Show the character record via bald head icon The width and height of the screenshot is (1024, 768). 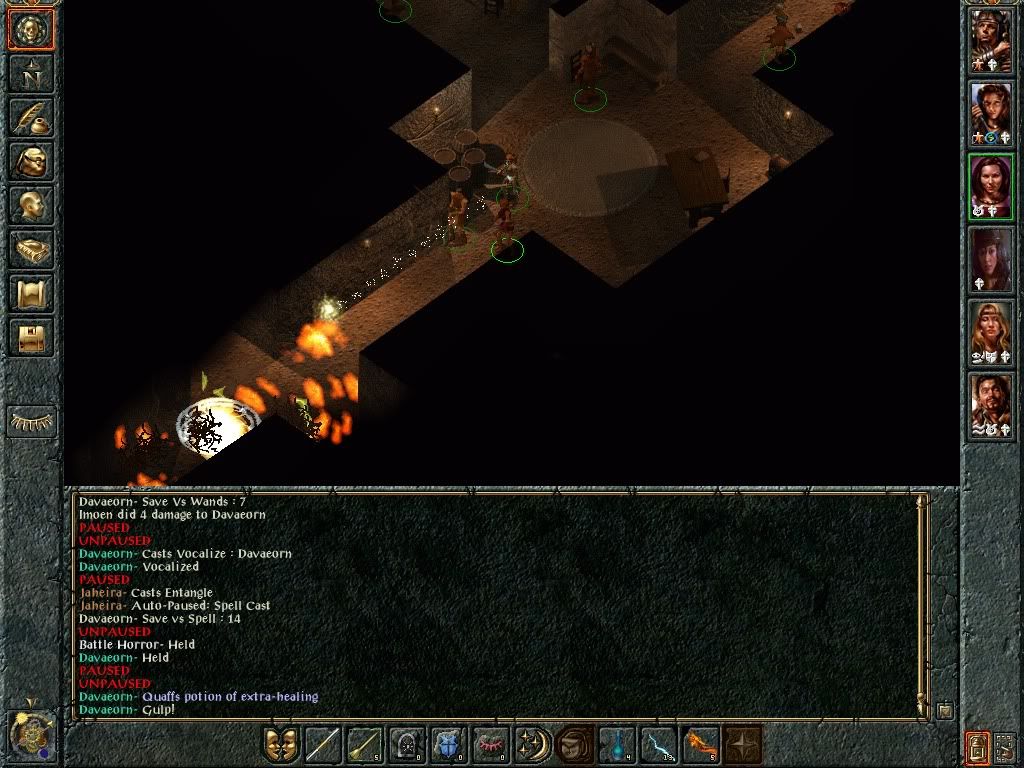tap(31, 205)
